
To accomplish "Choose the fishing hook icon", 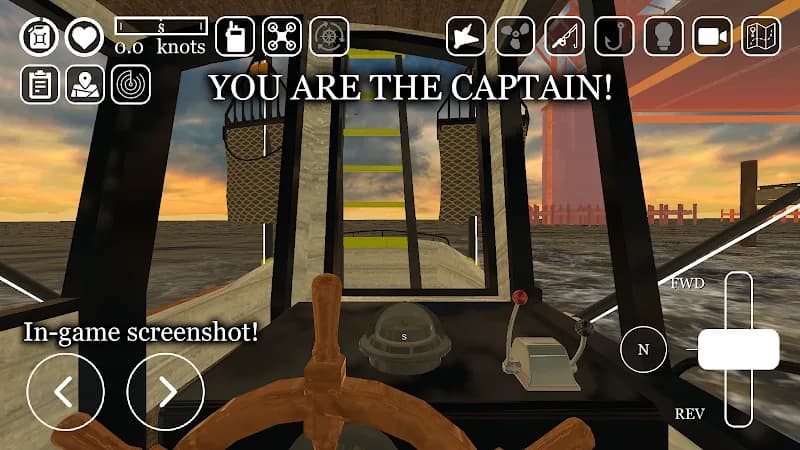I will [x=613, y=37].
